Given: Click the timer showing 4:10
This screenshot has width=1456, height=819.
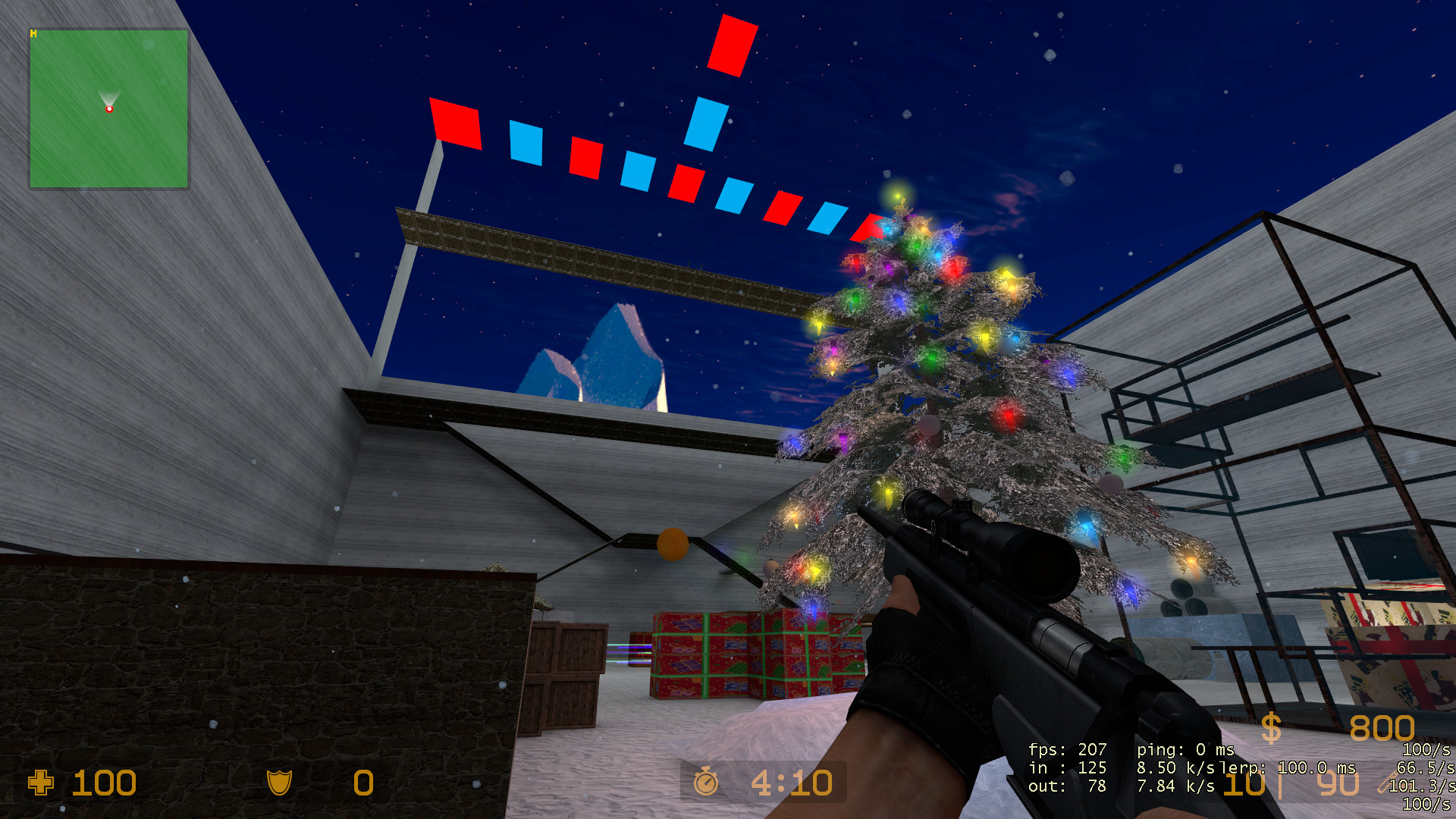Looking at the screenshot, I should tap(791, 783).
